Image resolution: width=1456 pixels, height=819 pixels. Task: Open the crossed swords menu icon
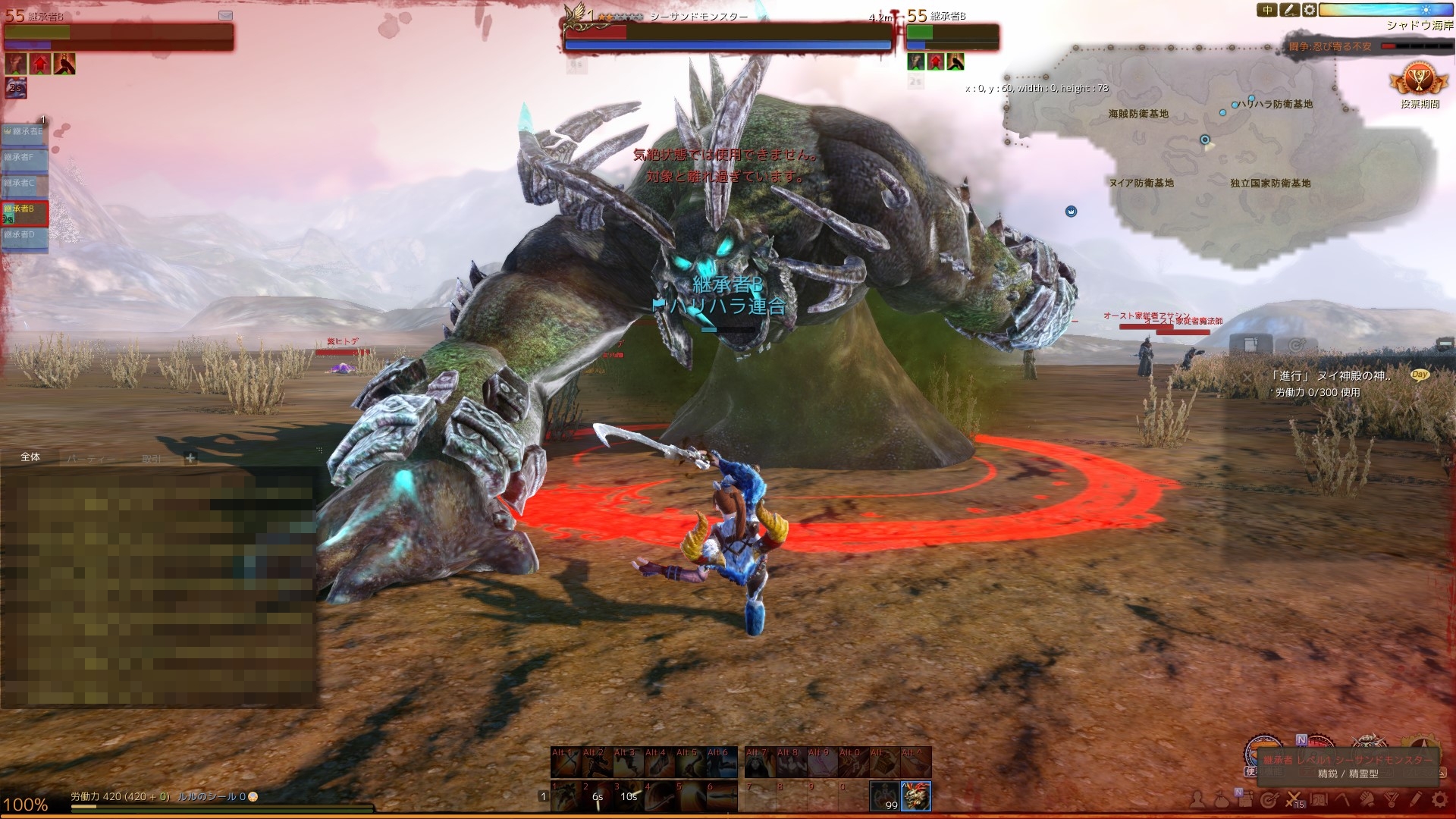(x=1294, y=799)
